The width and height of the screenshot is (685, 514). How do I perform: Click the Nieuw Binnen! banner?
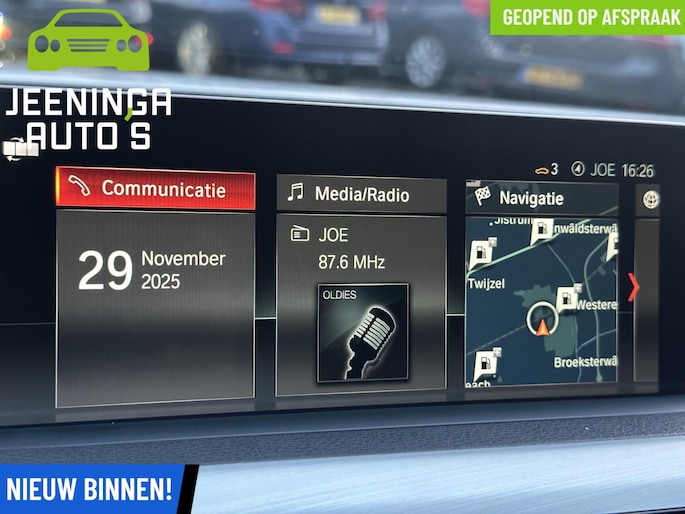(90, 489)
